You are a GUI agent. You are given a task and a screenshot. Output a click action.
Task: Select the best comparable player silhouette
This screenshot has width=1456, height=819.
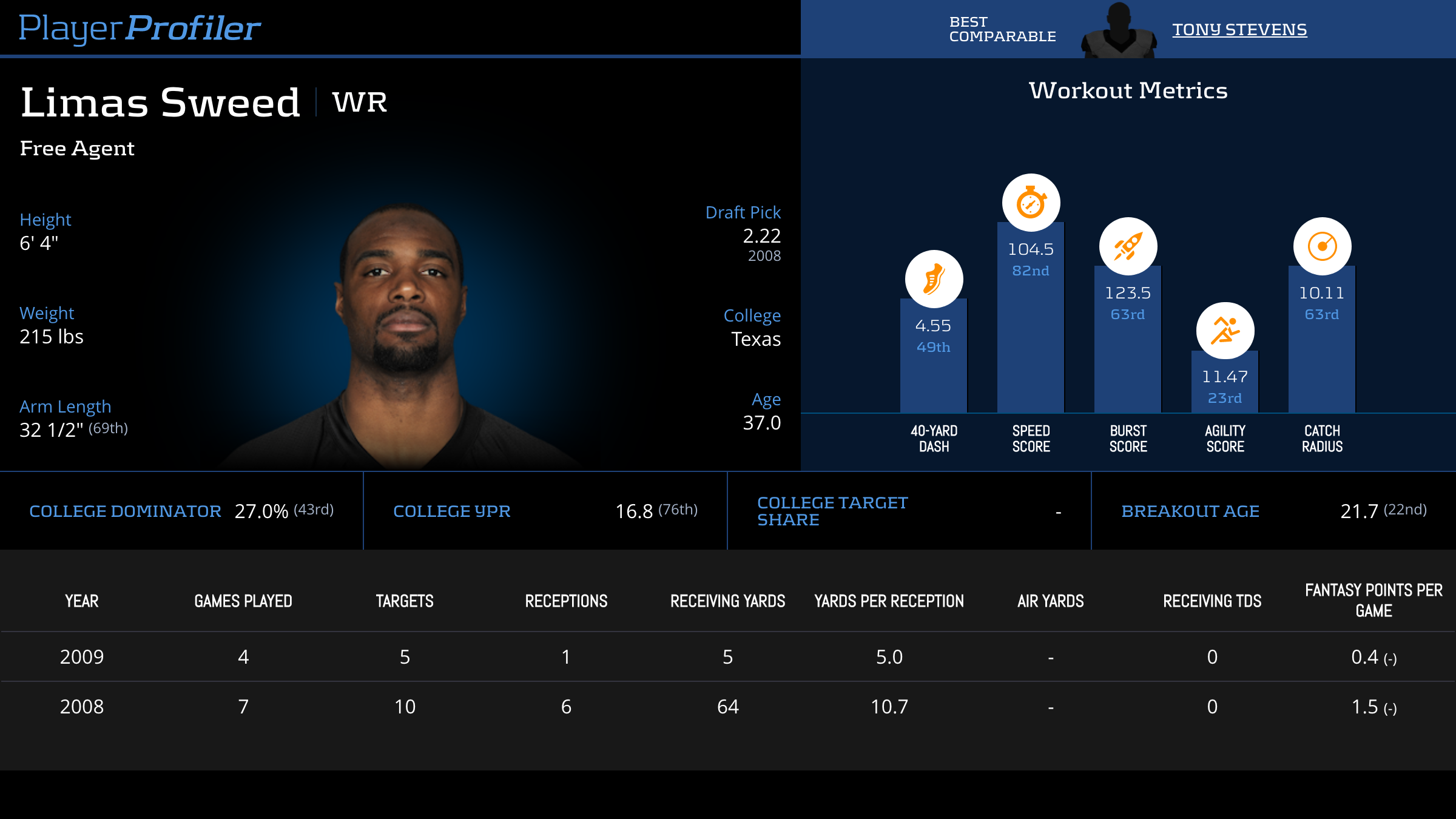[1118, 32]
